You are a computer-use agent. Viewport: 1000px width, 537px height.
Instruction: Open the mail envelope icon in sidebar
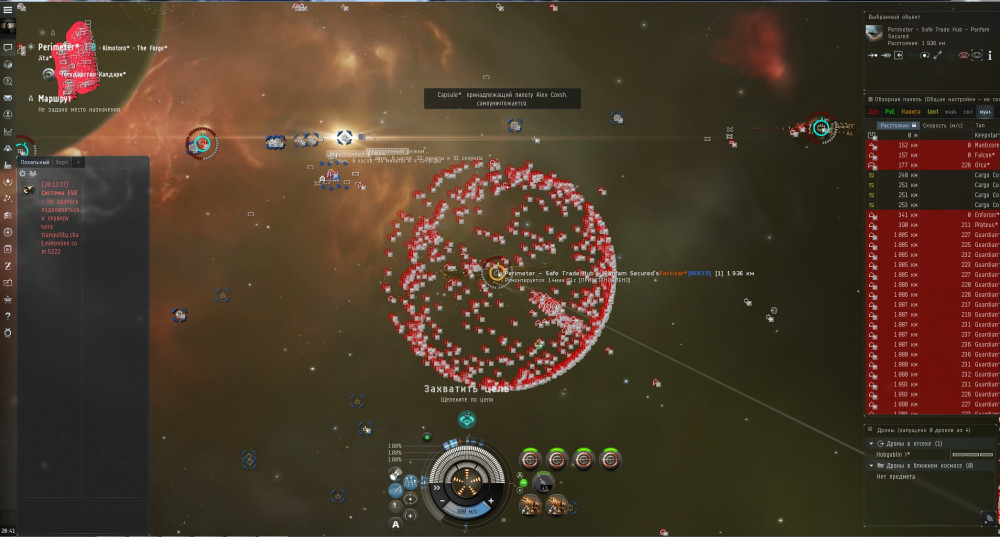8,98
